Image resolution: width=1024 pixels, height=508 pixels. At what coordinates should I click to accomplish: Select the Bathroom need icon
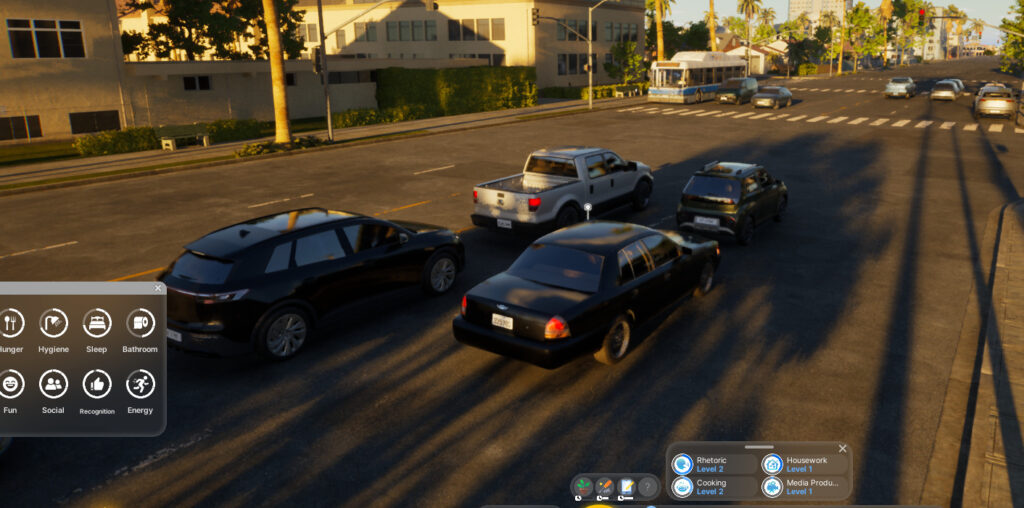140,323
